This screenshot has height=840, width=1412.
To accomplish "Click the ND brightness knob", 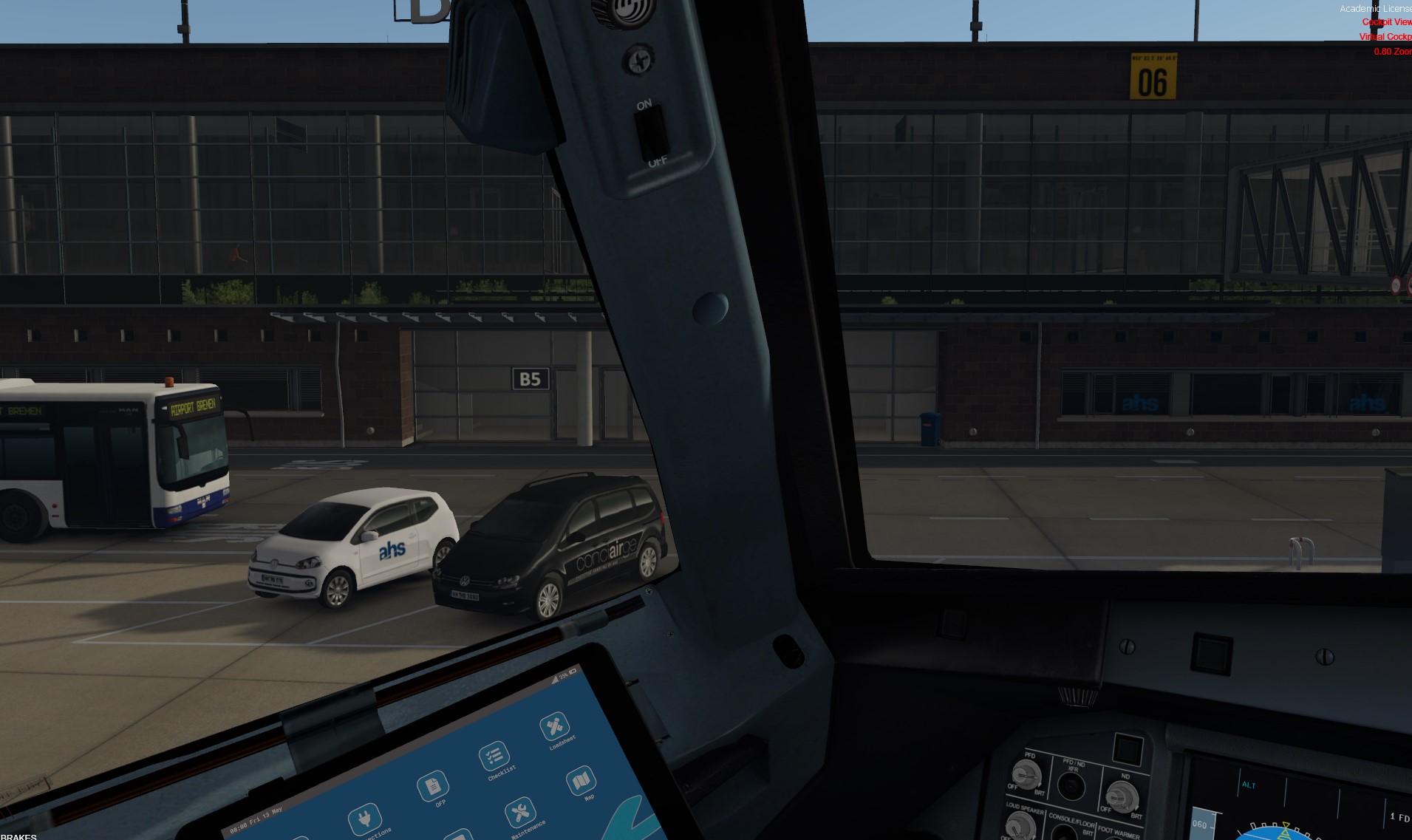I will pyautogui.click(x=1121, y=796).
